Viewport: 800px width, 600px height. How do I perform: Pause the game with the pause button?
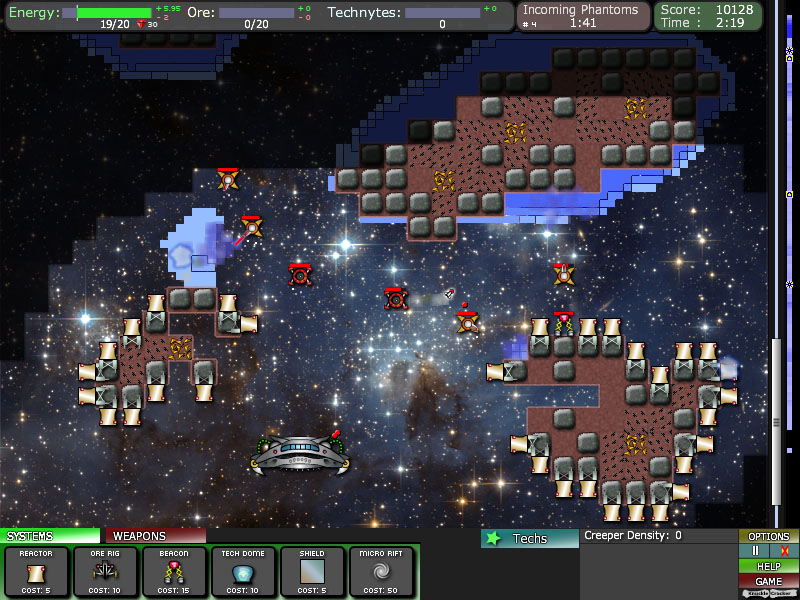click(x=755, y=551)
